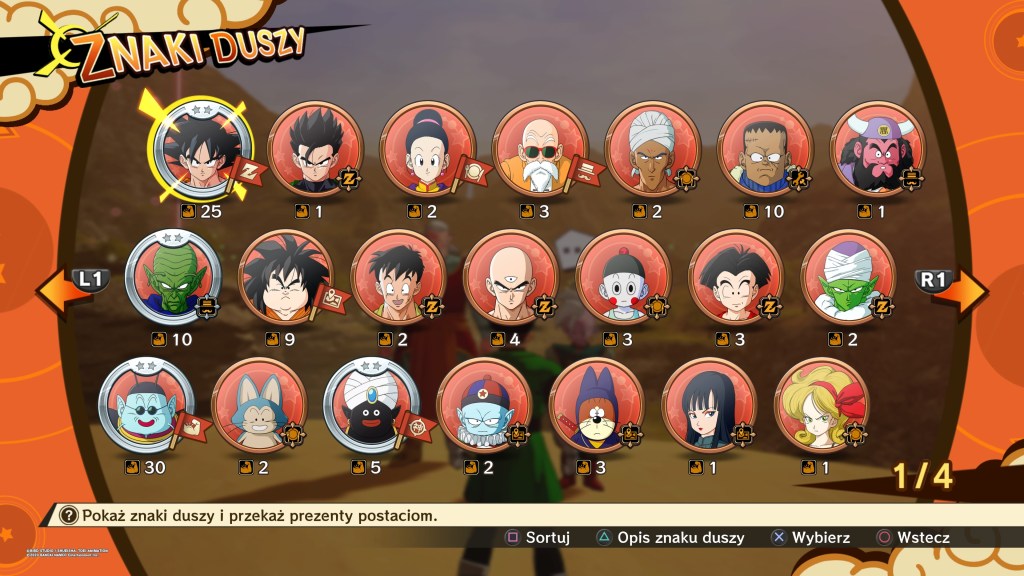Select King Kai's soul emblem
Viewport: 1024px width, 576px height.
145,405
